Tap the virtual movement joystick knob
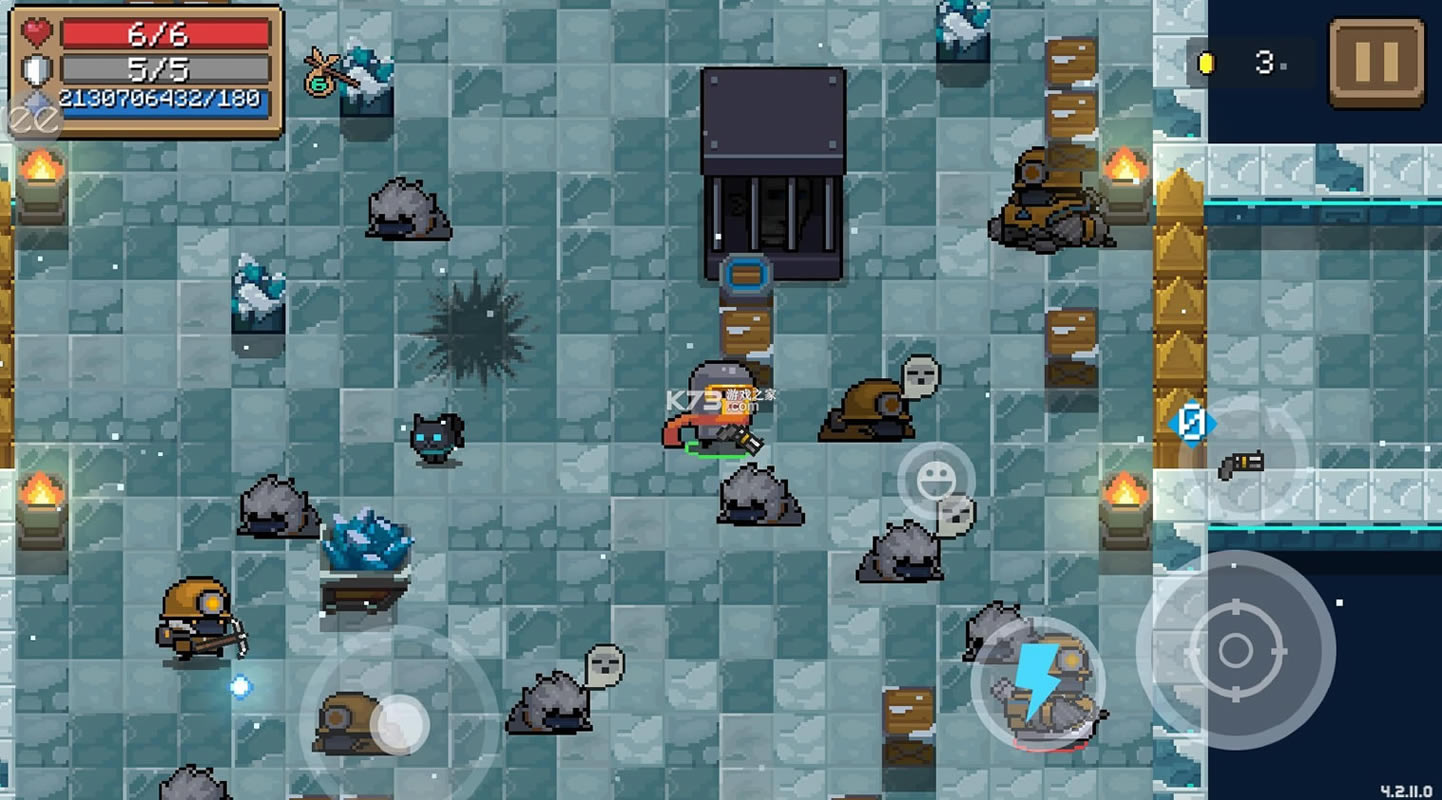The width and height of the screenshot is (1442, 800). [x=400, y=724]
